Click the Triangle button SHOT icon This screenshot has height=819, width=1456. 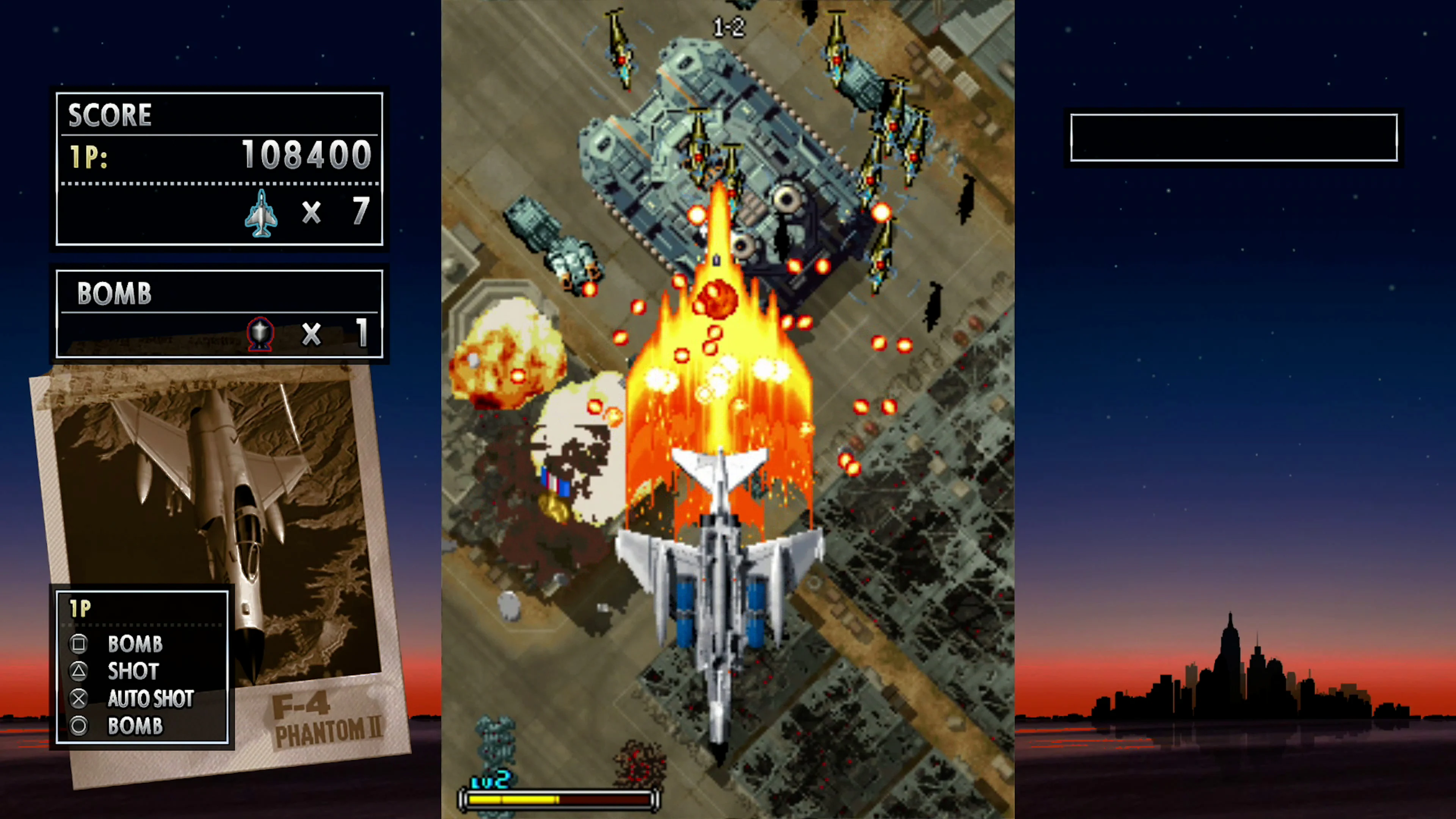click(79, 671)
